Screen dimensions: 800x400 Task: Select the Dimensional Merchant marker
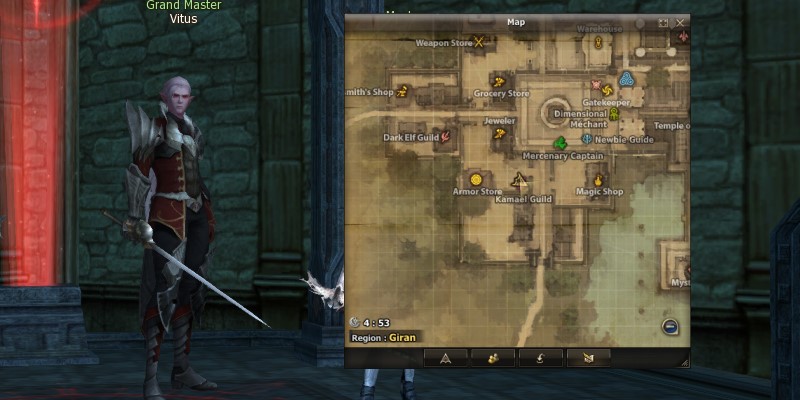(x=613, y=113)
